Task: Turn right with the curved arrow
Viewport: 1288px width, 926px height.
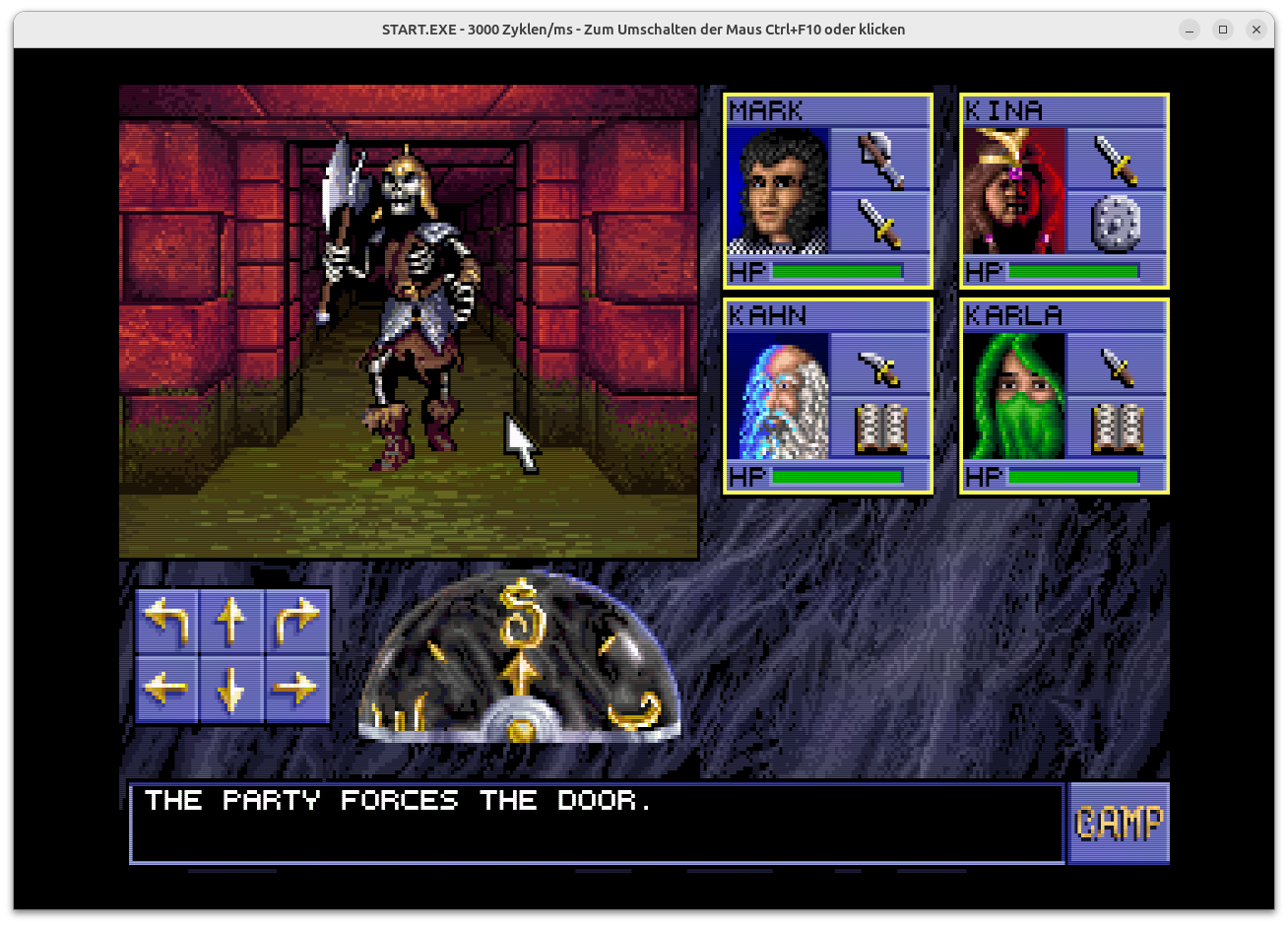Action: (x=297, y=621)
